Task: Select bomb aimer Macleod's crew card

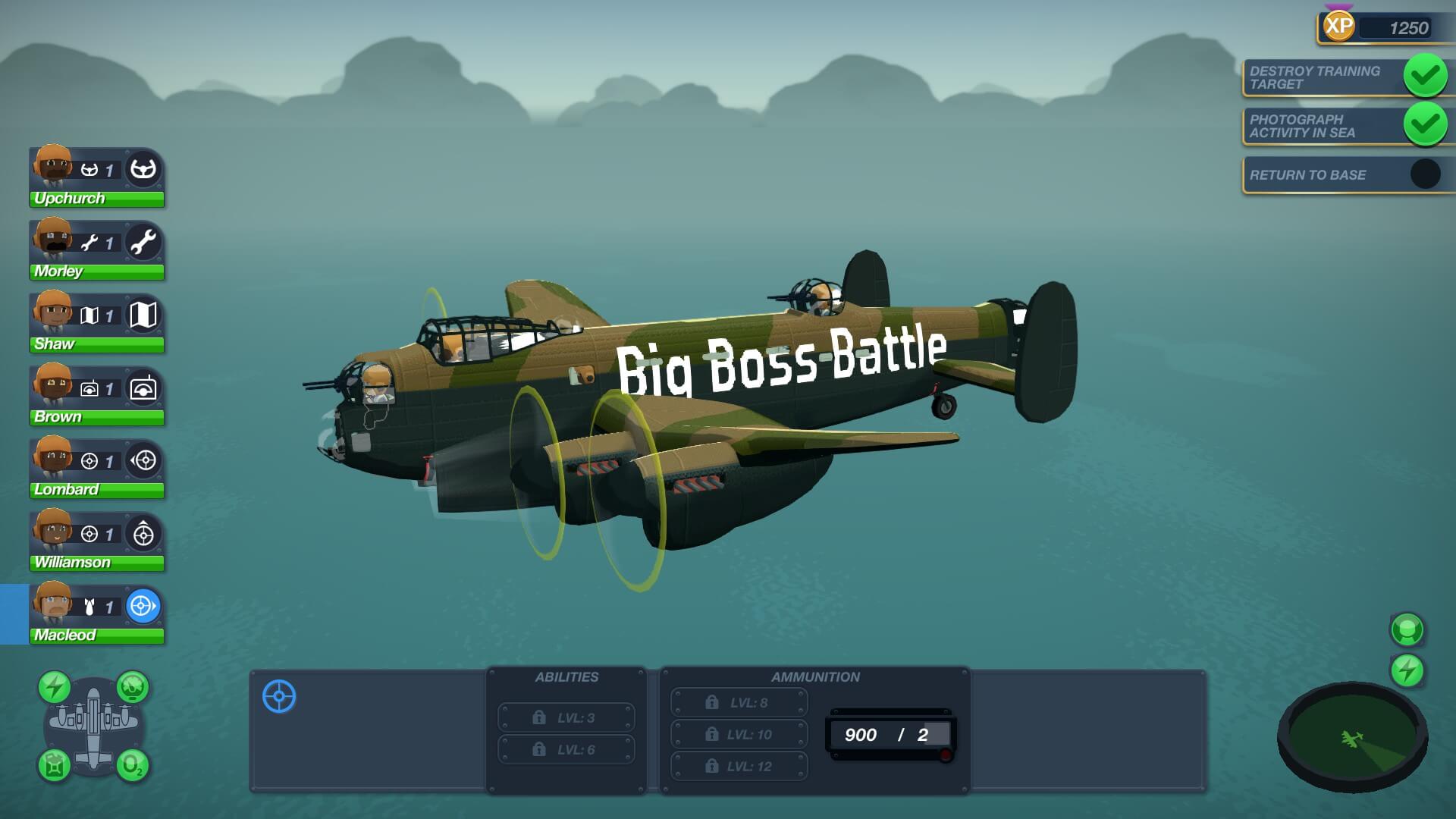Action: (x=96, y=614)
